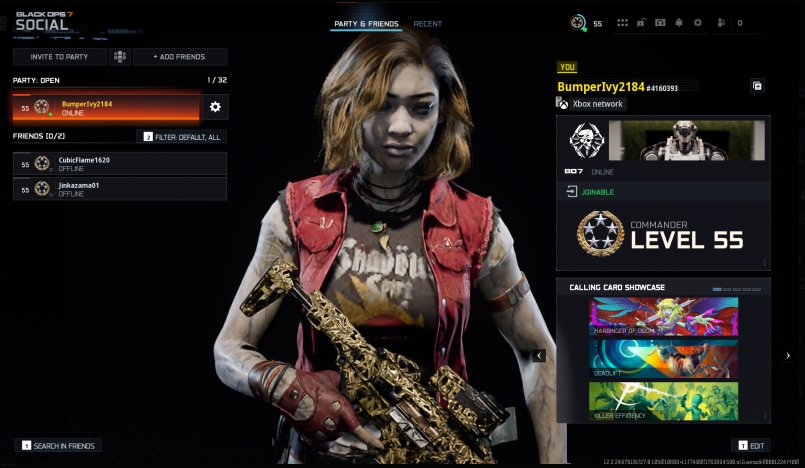805x468 pixels.
Task: Click the Add Friends button
Action: tap(179, 57)
